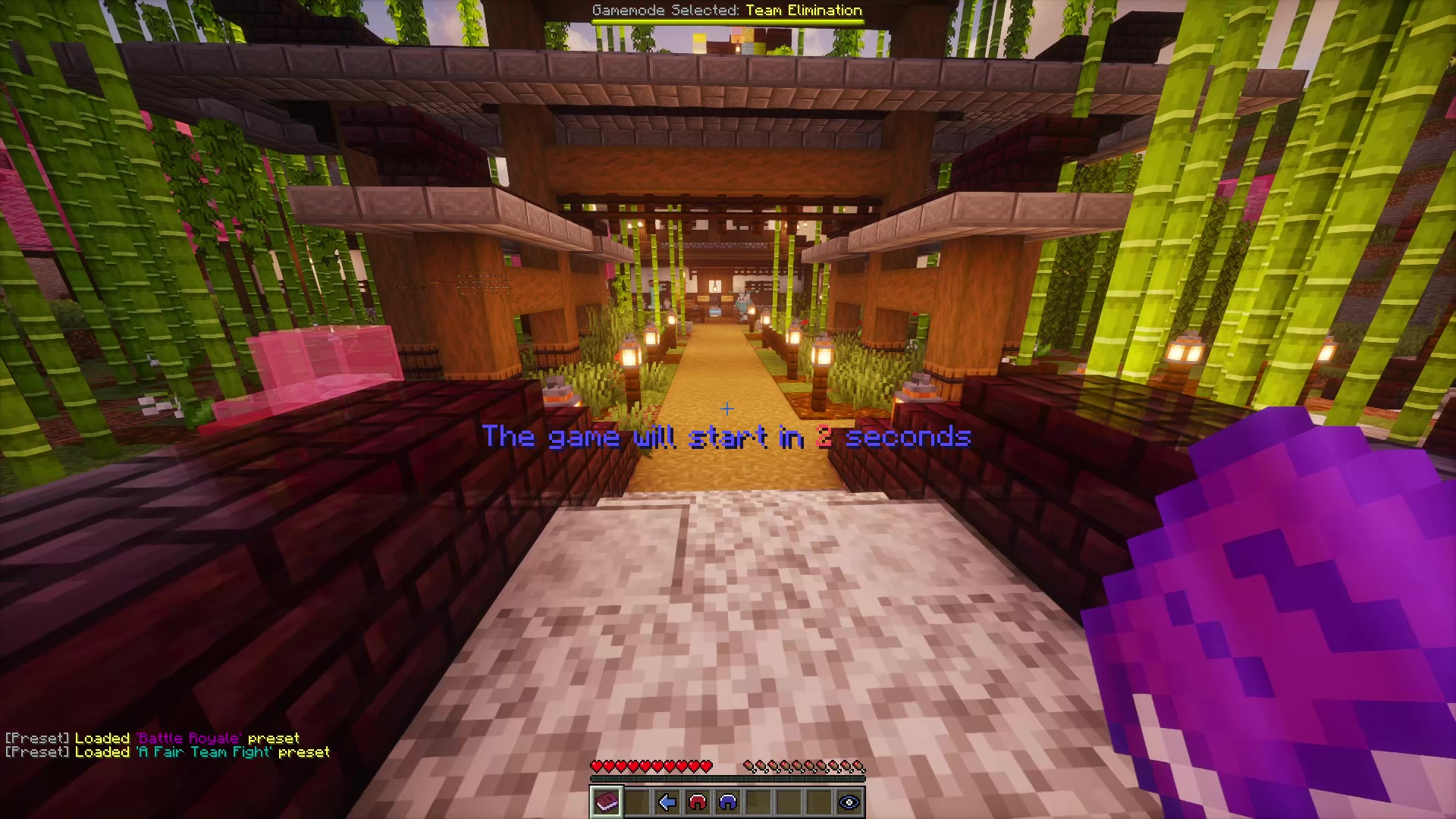Click the yellow '2 seconds' countdown number
This screenshot has height=819, width=1456.
click(824, 438)
